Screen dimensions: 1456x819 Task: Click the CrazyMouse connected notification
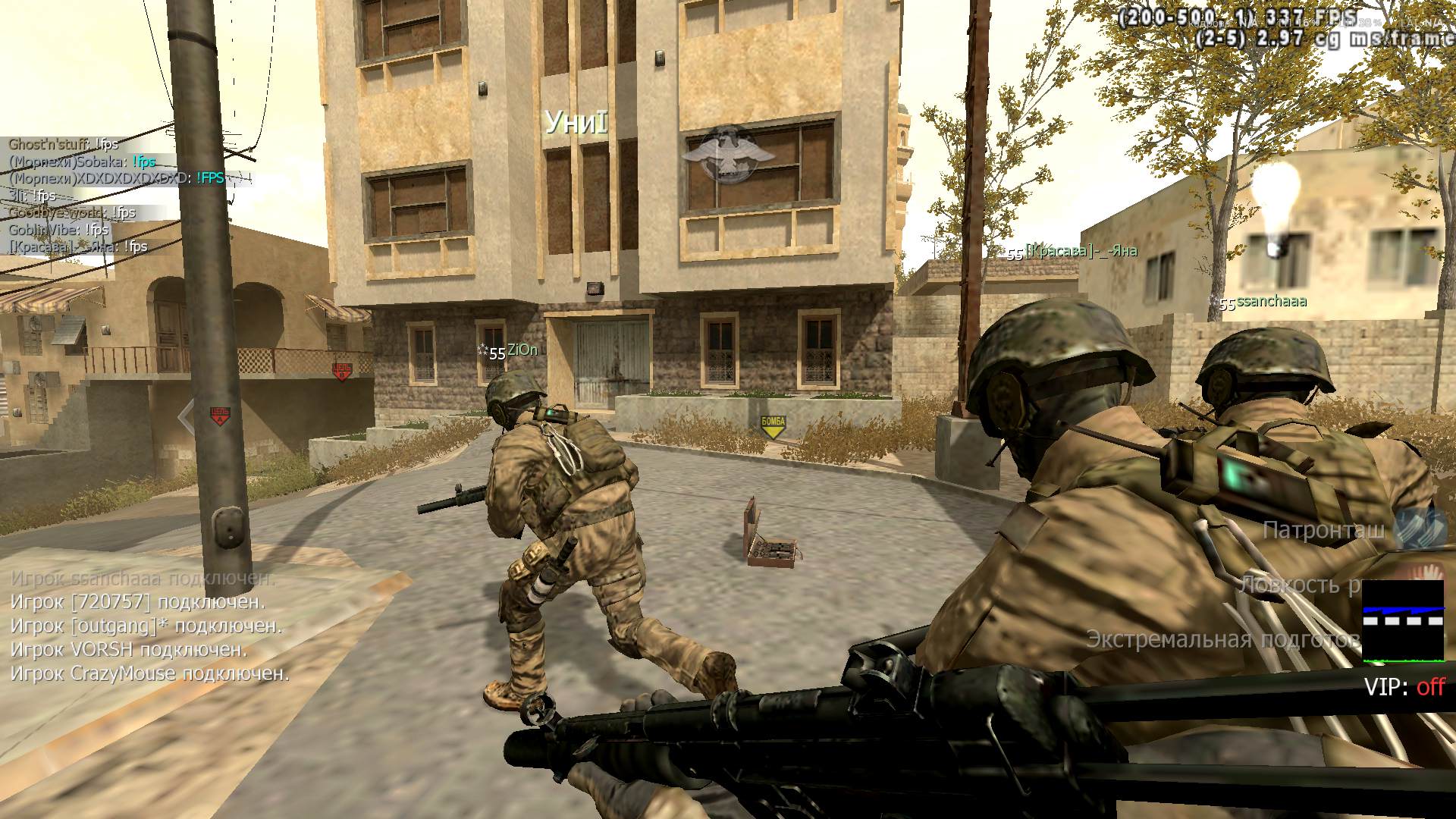click(150, 673)
